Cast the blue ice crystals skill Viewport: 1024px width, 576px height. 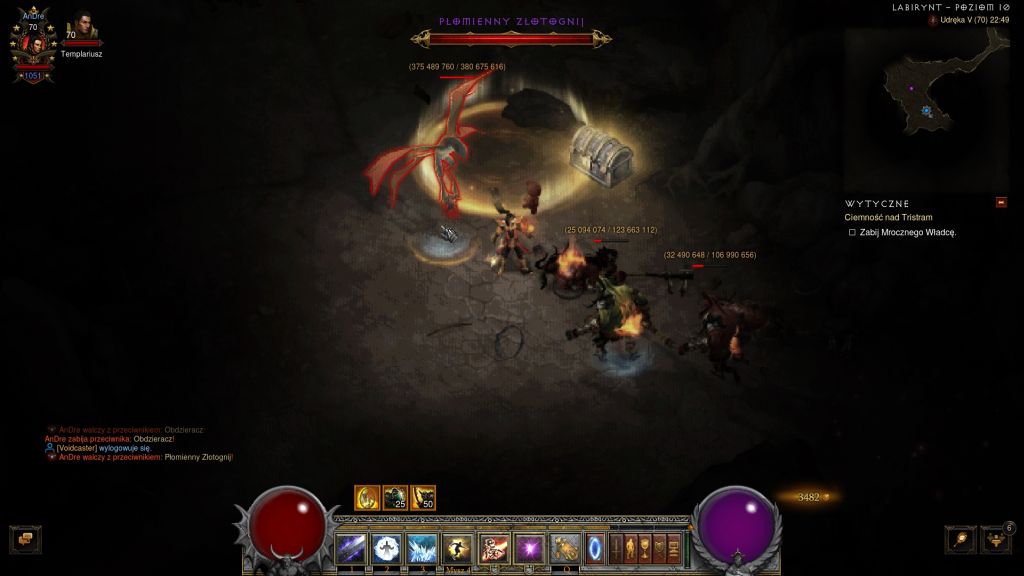[x=422, y=548]
